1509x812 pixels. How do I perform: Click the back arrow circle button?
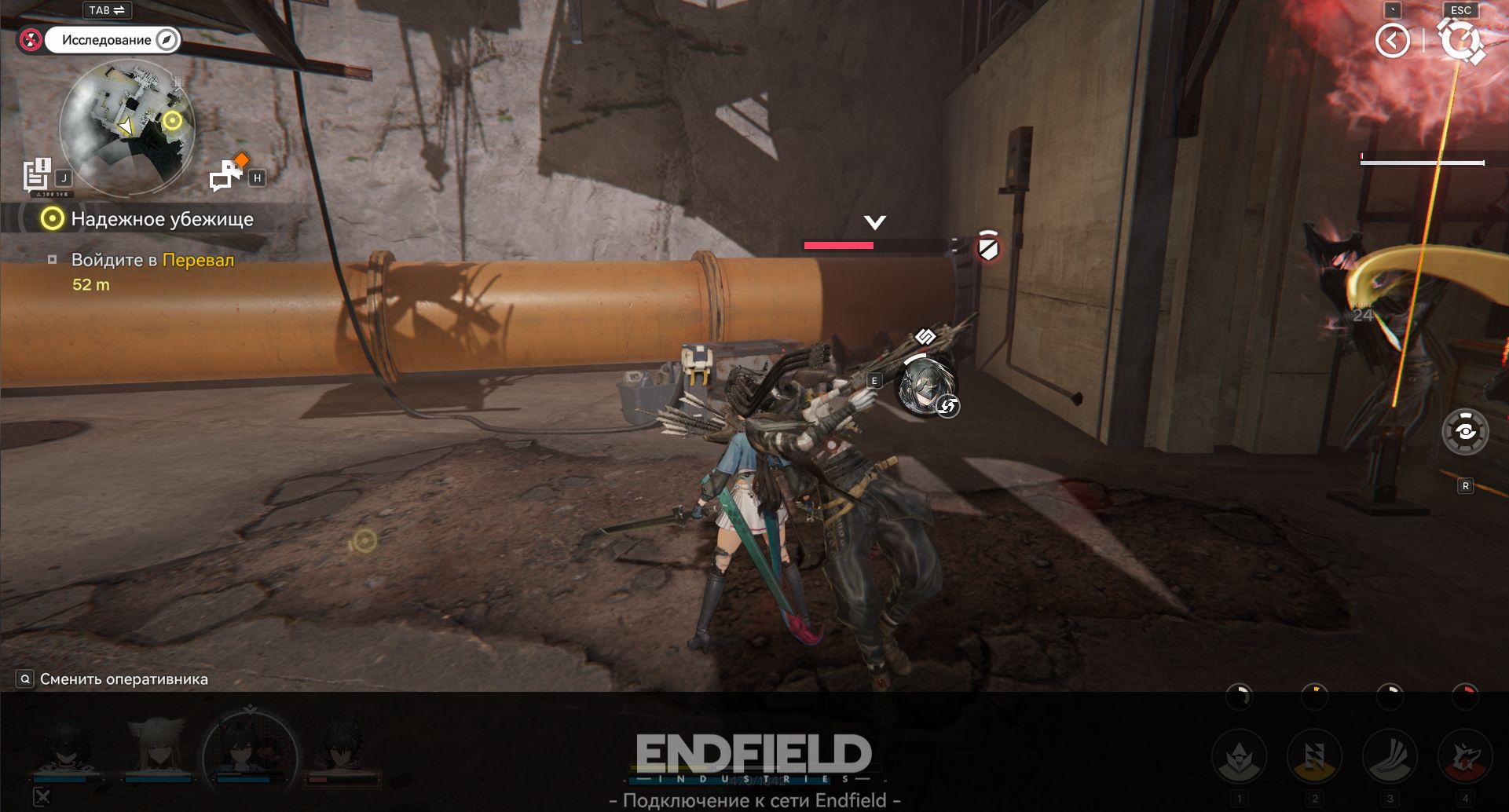tap(1392, 41)
